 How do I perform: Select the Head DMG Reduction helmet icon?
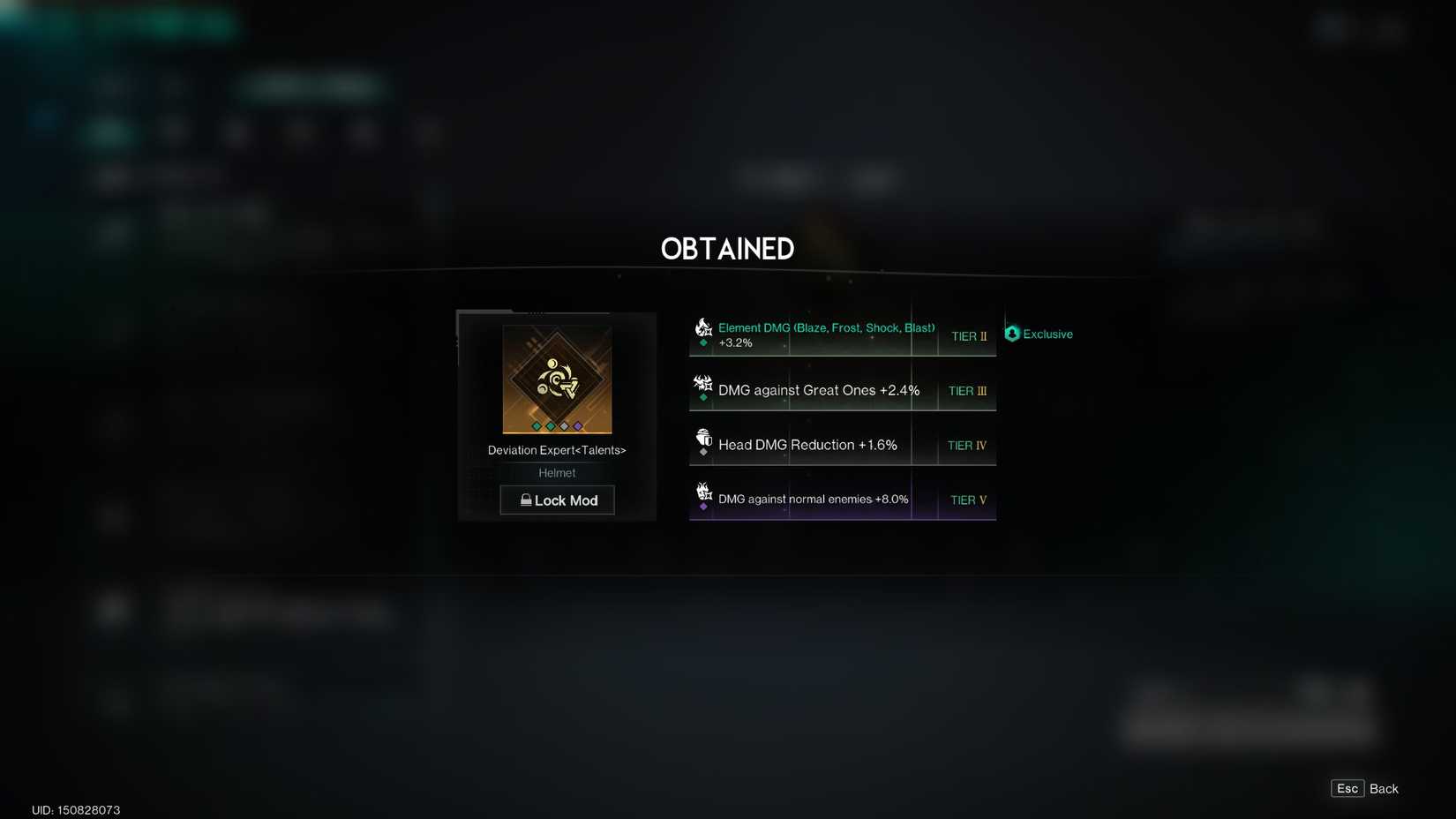click(703, 437)
